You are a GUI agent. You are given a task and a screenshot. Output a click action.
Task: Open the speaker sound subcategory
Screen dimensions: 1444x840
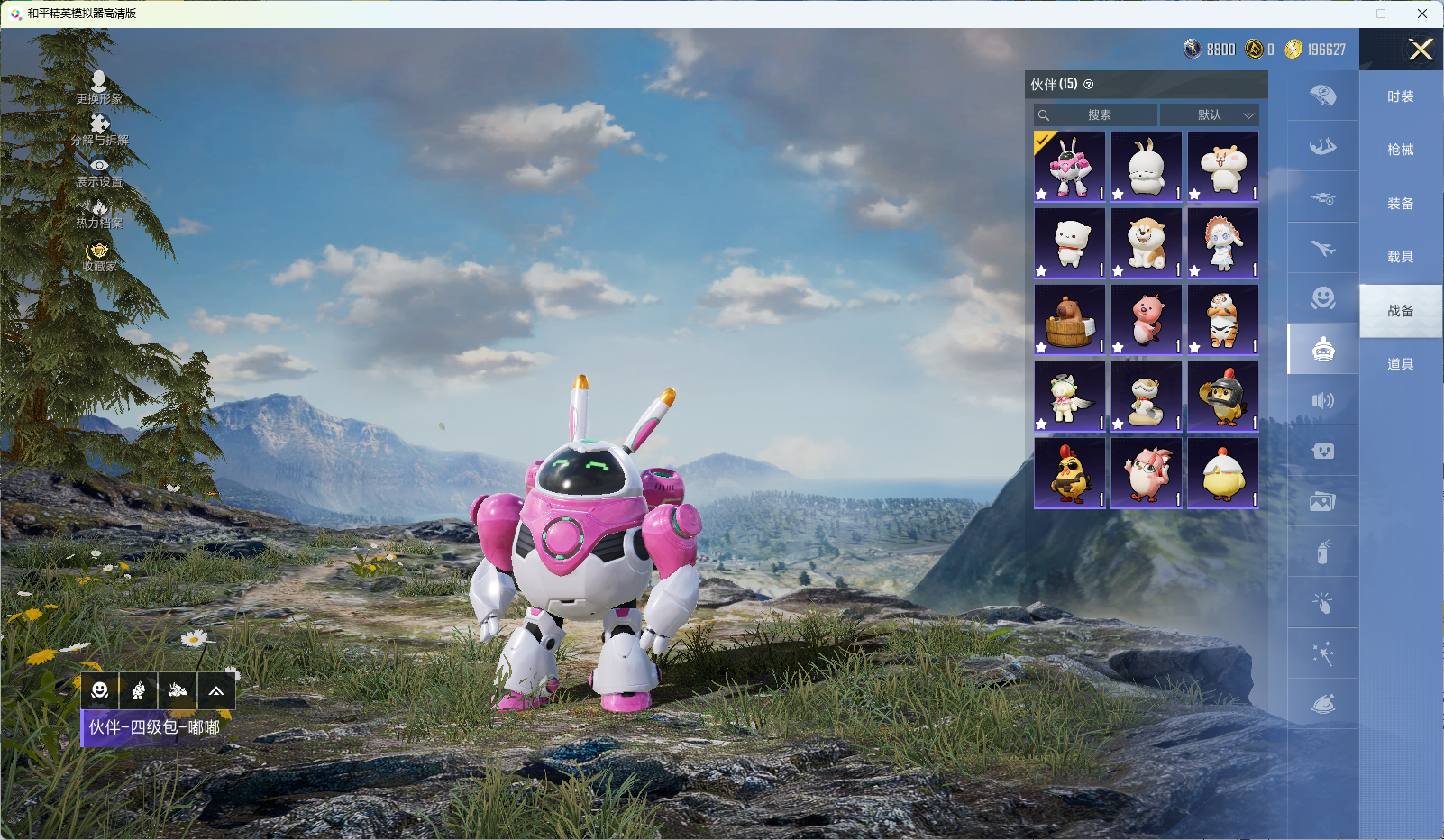pos(1322,400)
